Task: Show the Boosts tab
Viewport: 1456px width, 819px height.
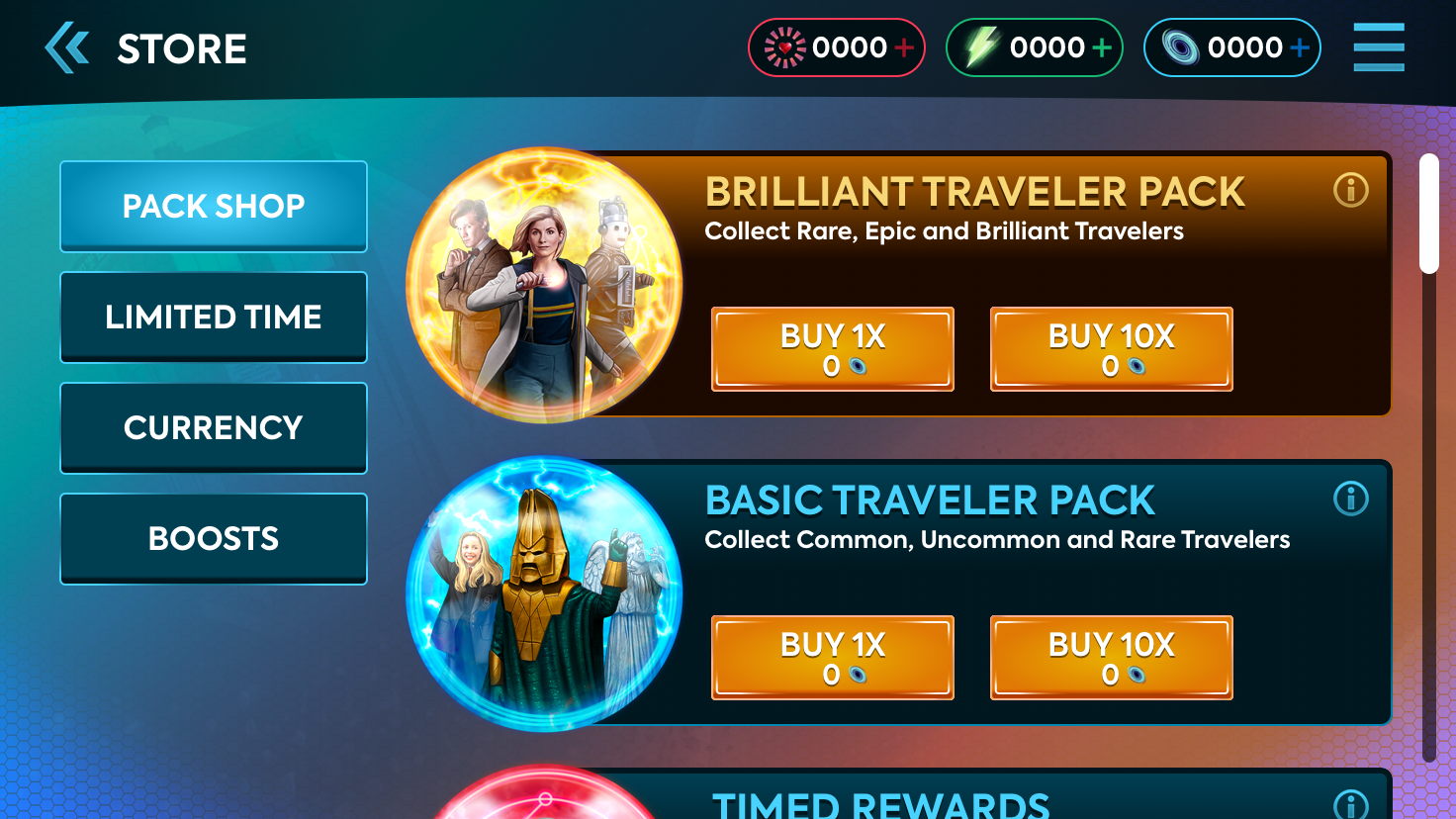Action: coord(214,538)
